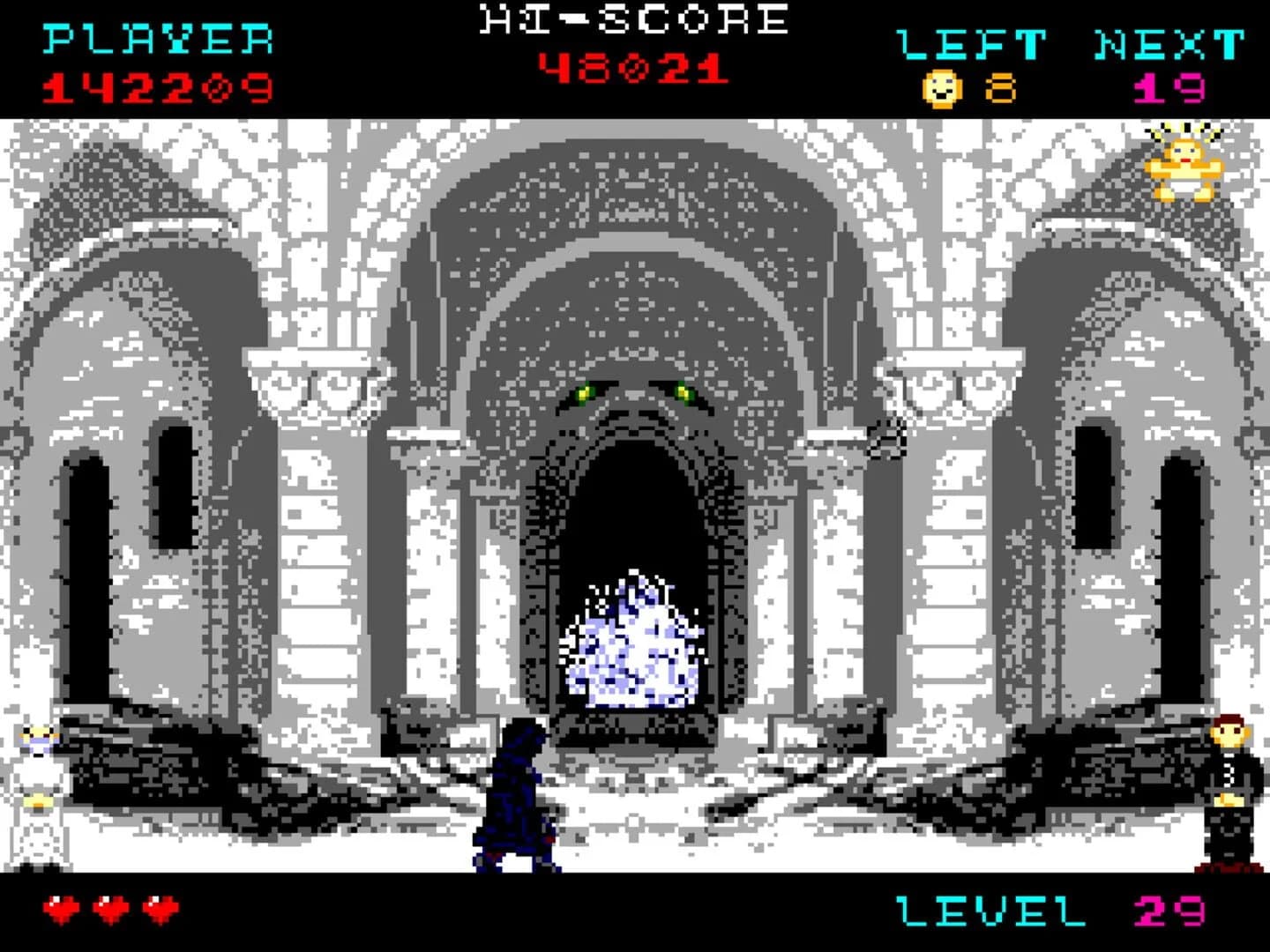Click the middle red heart icon

click(108, 908)
